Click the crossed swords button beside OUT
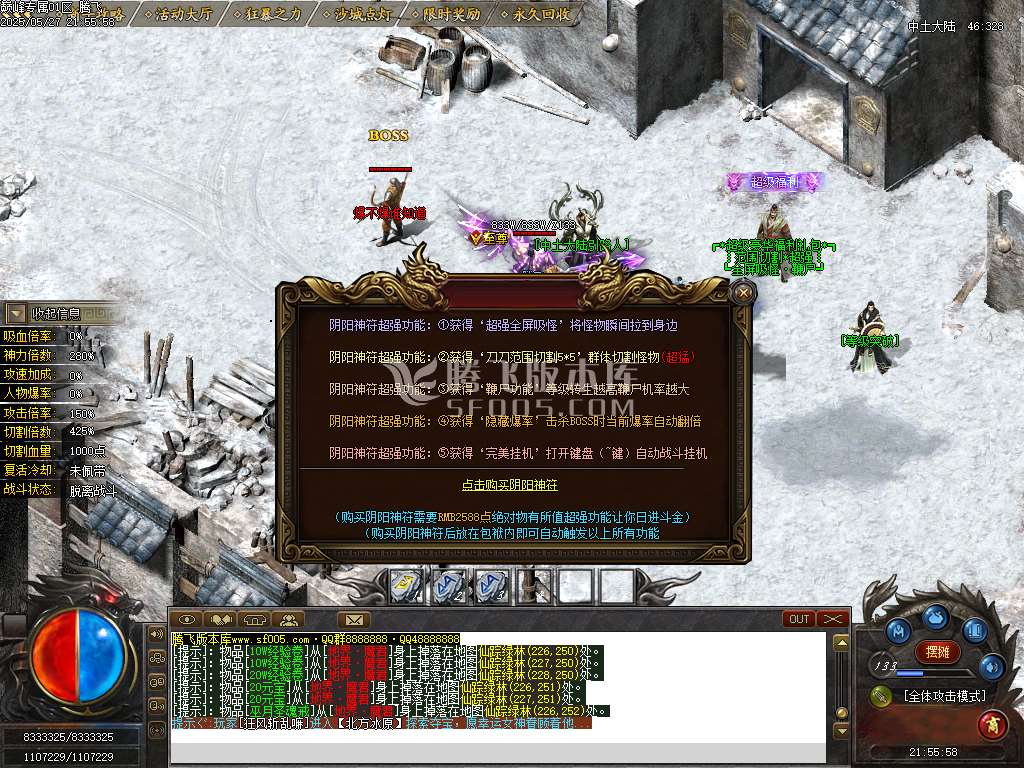Image resolution: width=1024 pixels, height=768 pixels. tap(832, 619)
